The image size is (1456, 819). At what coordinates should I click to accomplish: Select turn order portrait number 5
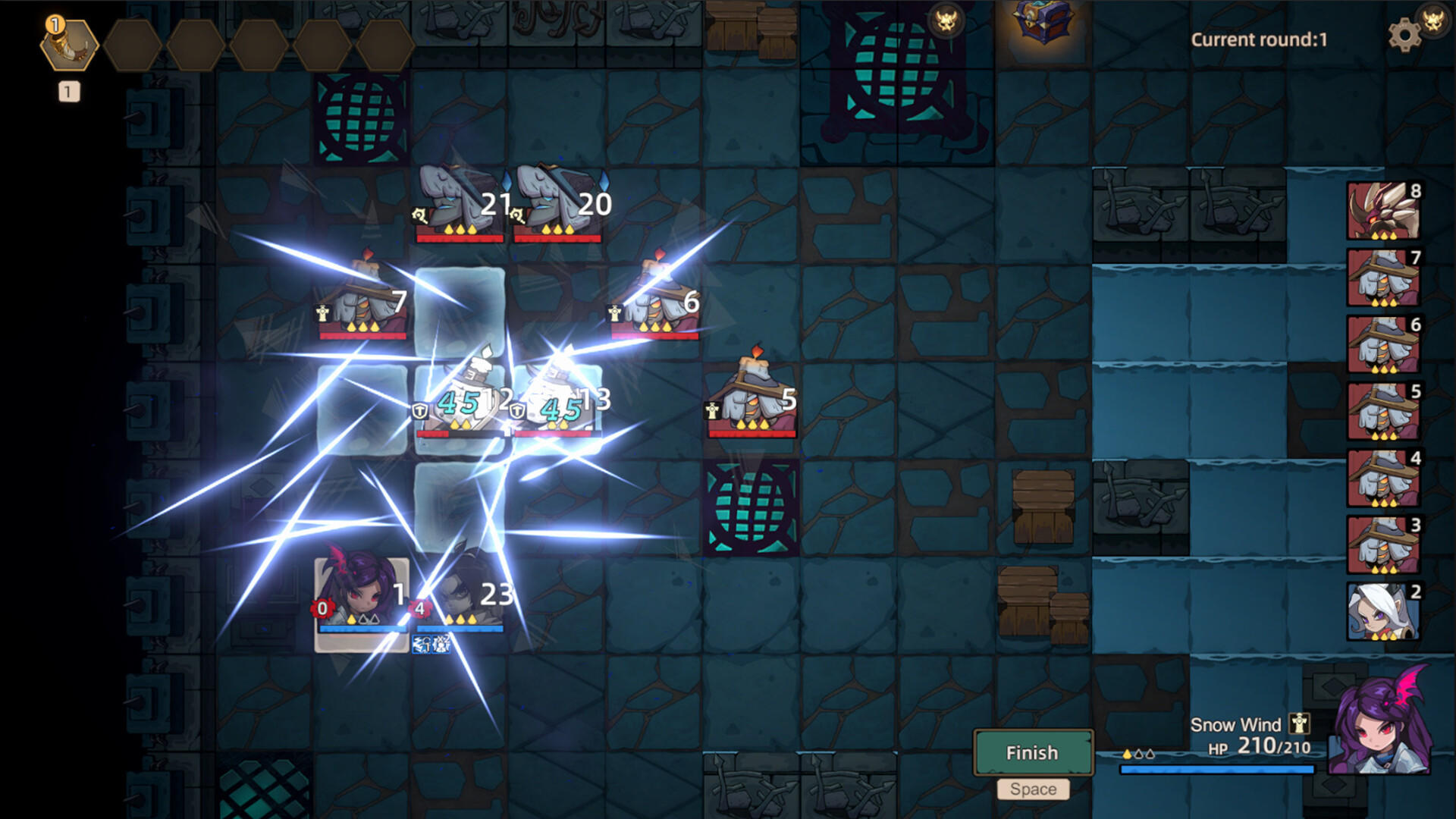click(x=1383, y=410)
